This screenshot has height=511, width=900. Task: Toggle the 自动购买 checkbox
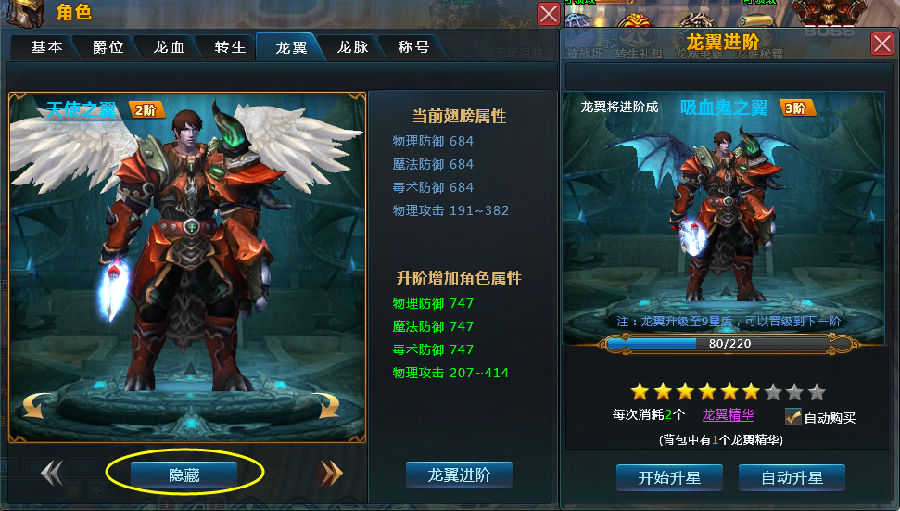(794, 417)
